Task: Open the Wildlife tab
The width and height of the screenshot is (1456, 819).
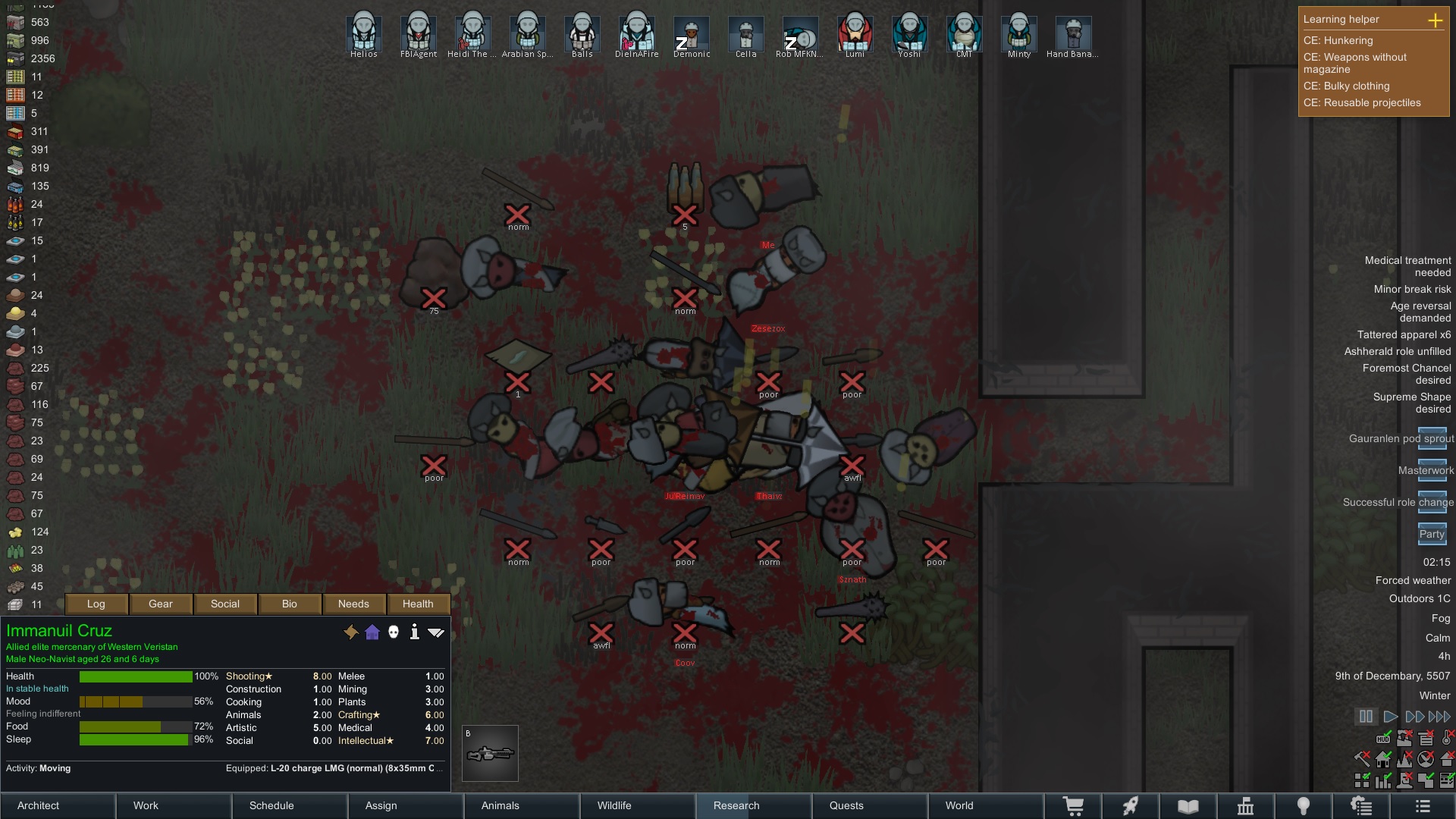Action: click(613, 805)
